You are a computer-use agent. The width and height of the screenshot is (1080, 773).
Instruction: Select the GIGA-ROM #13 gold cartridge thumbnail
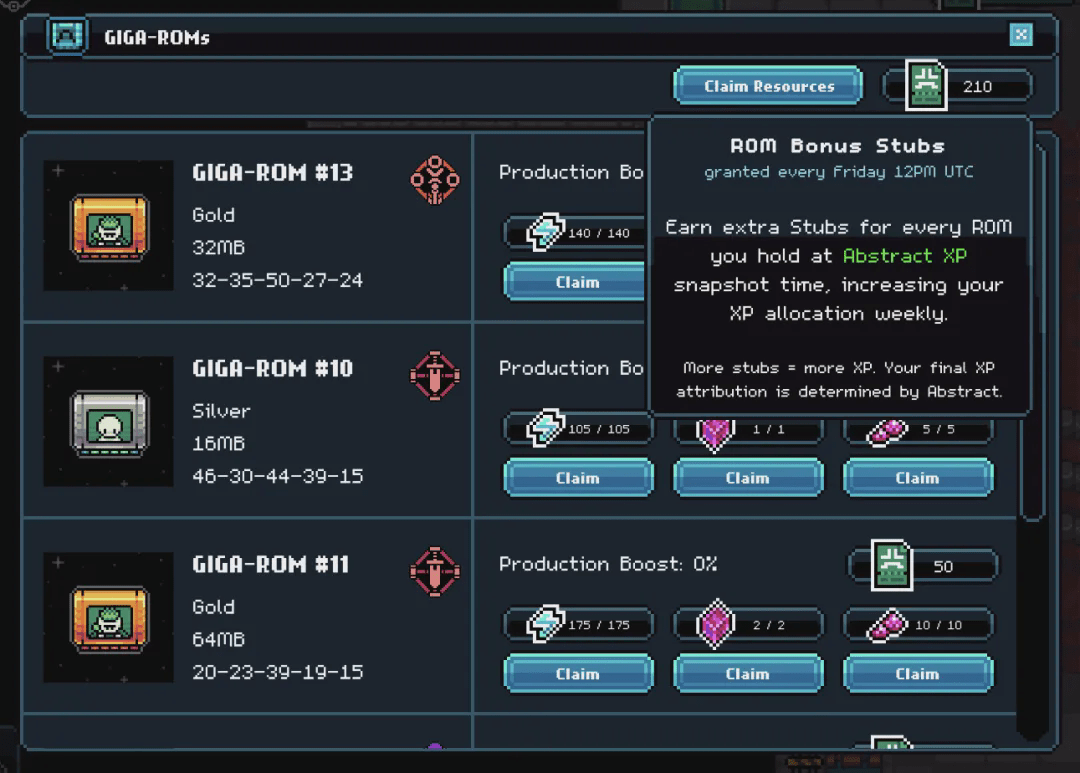coord(108,227)
